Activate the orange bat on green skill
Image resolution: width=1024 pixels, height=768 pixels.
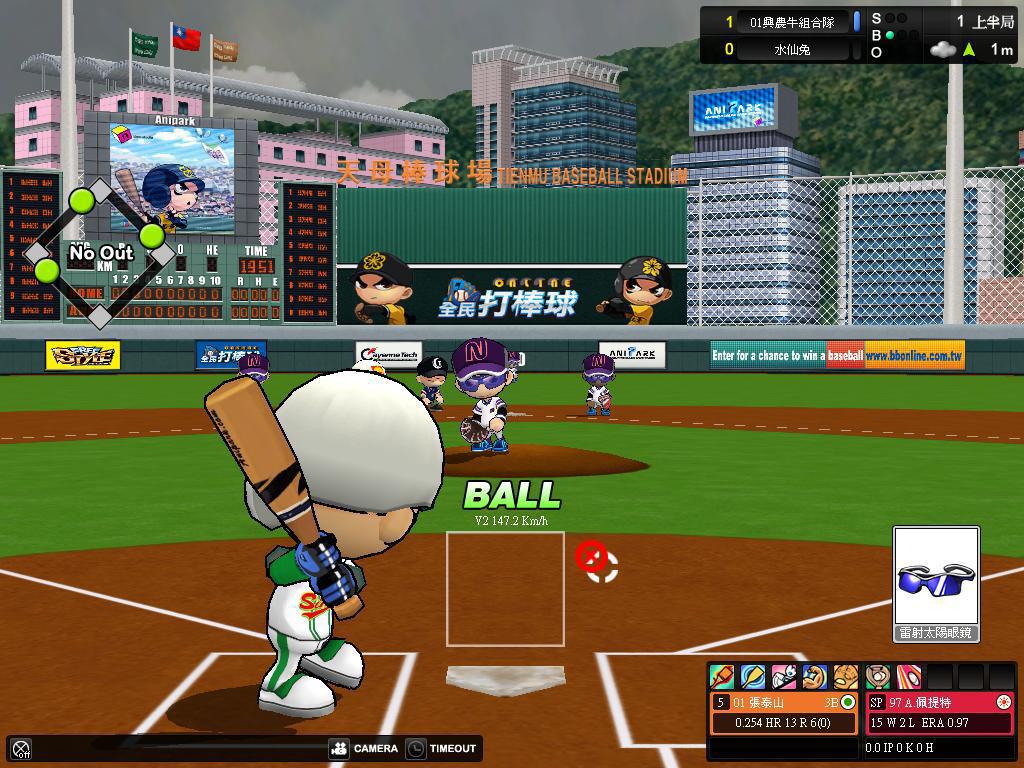pyautogui.click(x=722, y=677)
